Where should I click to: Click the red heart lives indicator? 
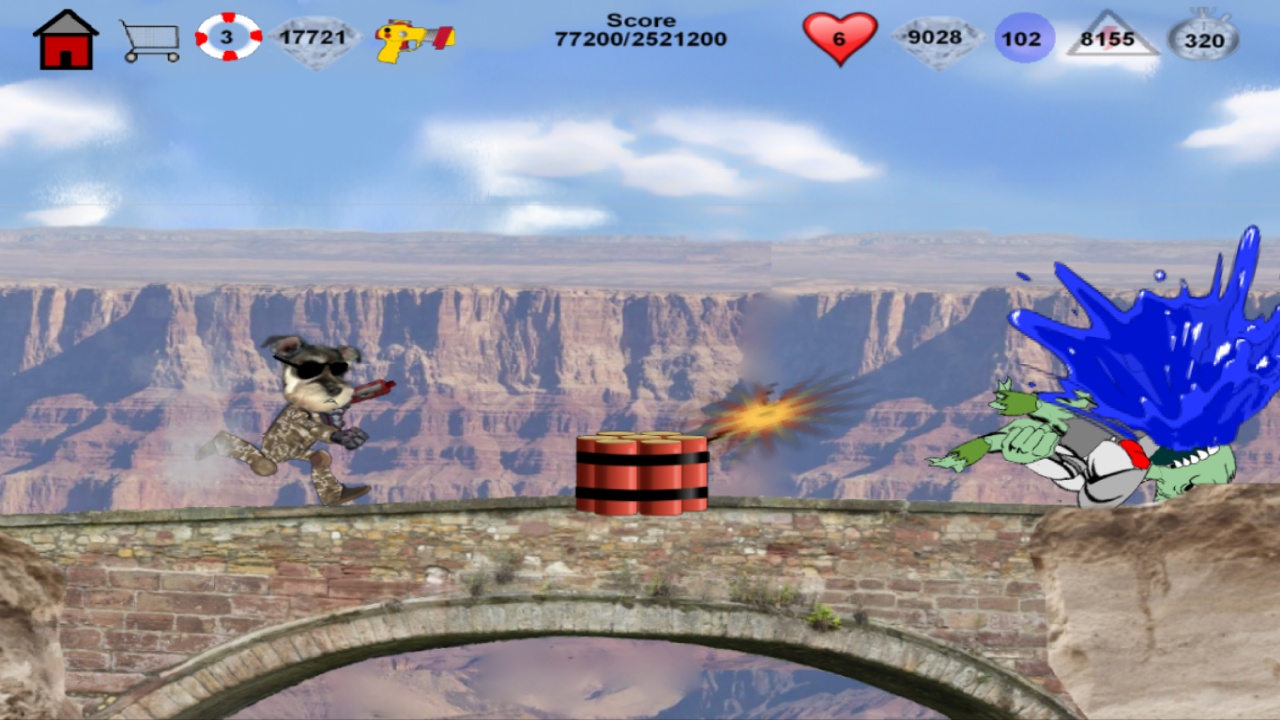point(840,38)
